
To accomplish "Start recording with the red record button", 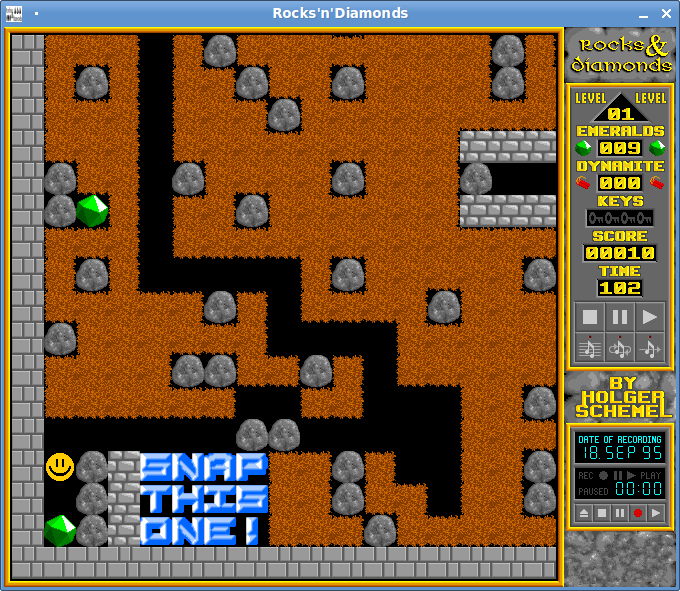I will pyautogui.click(x=638, y=513).
